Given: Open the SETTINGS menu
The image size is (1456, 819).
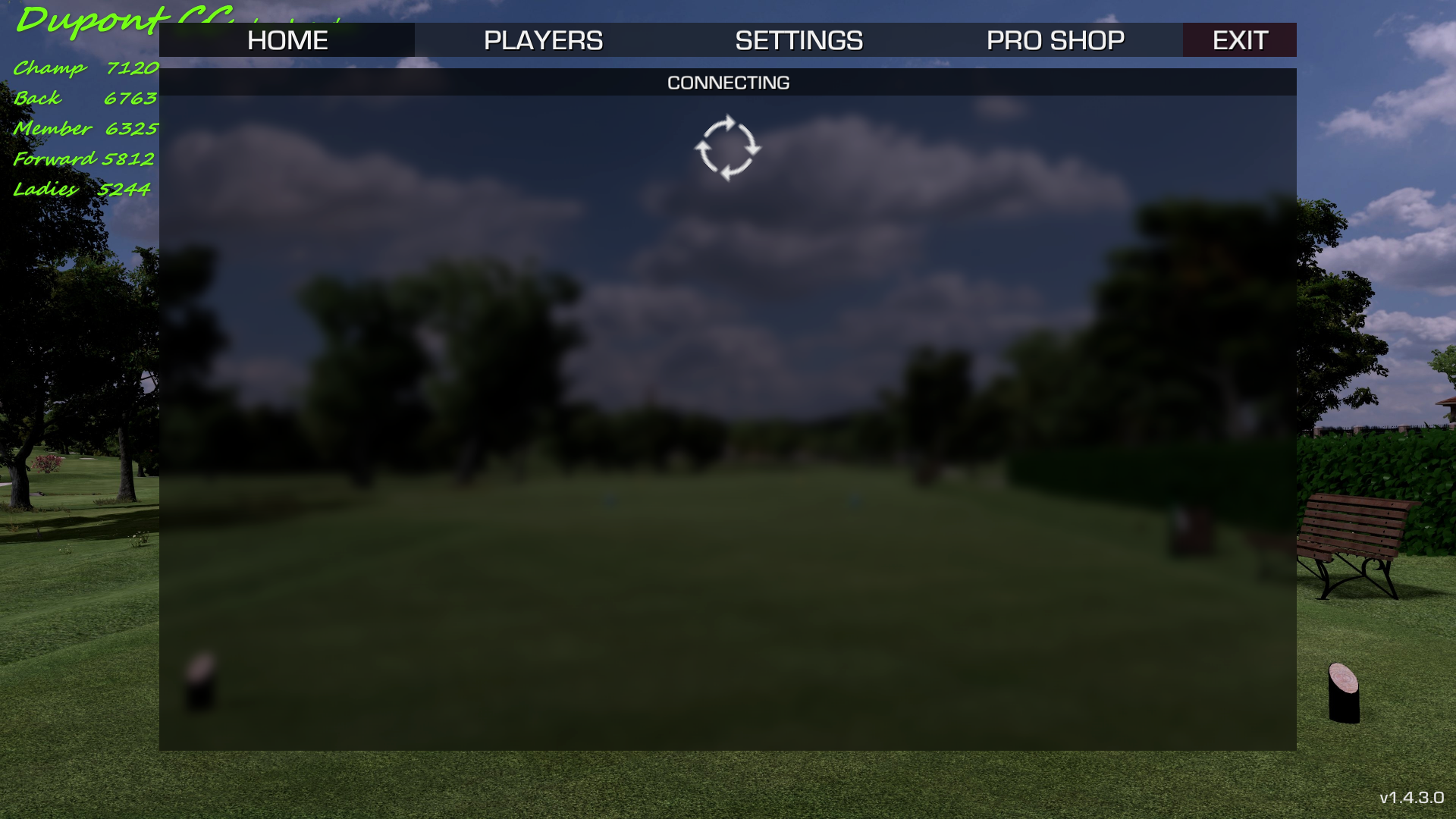Looking at the screenshot, I should (799, 40).
